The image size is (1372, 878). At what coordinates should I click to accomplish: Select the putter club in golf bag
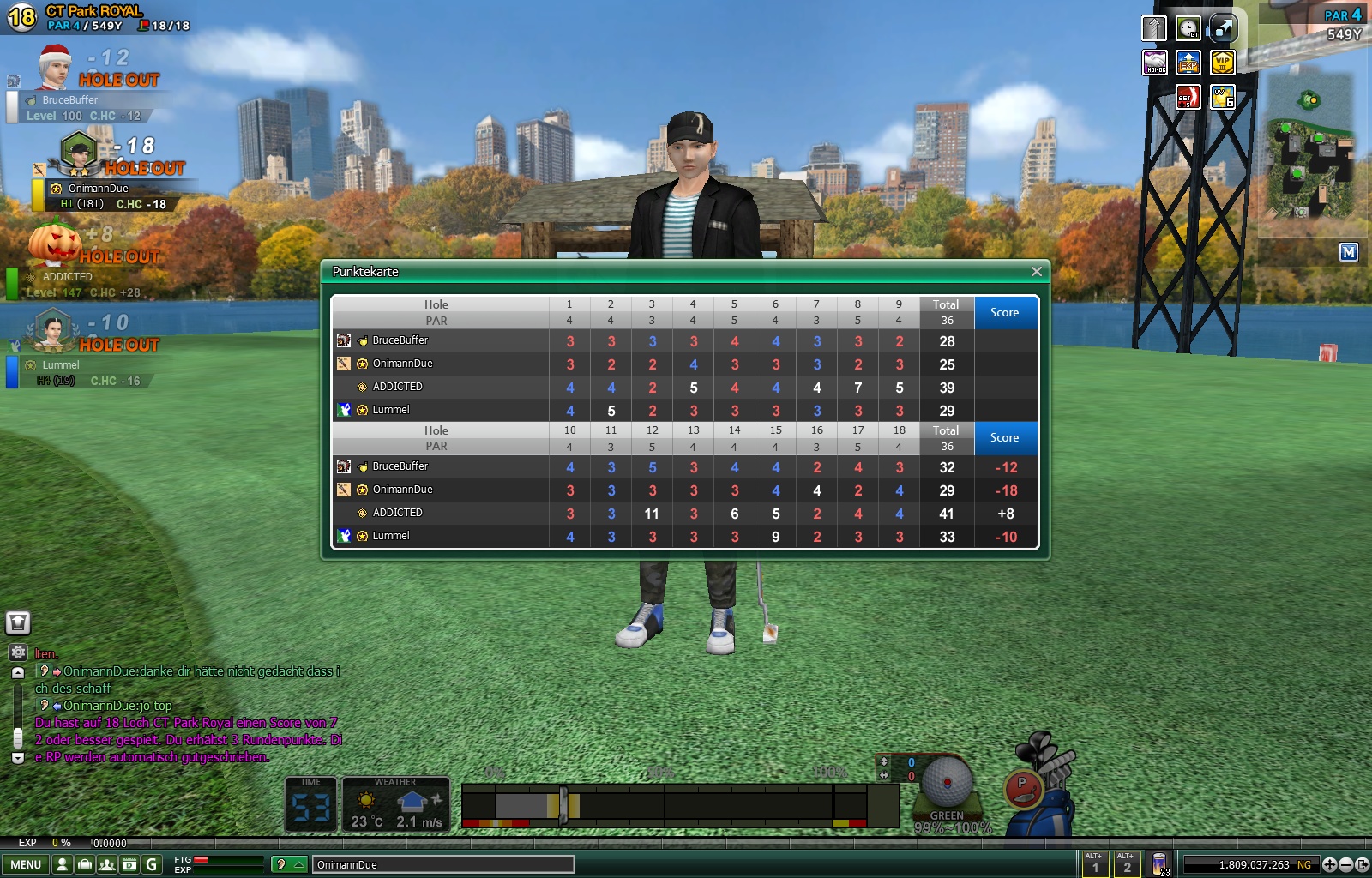1022,789
